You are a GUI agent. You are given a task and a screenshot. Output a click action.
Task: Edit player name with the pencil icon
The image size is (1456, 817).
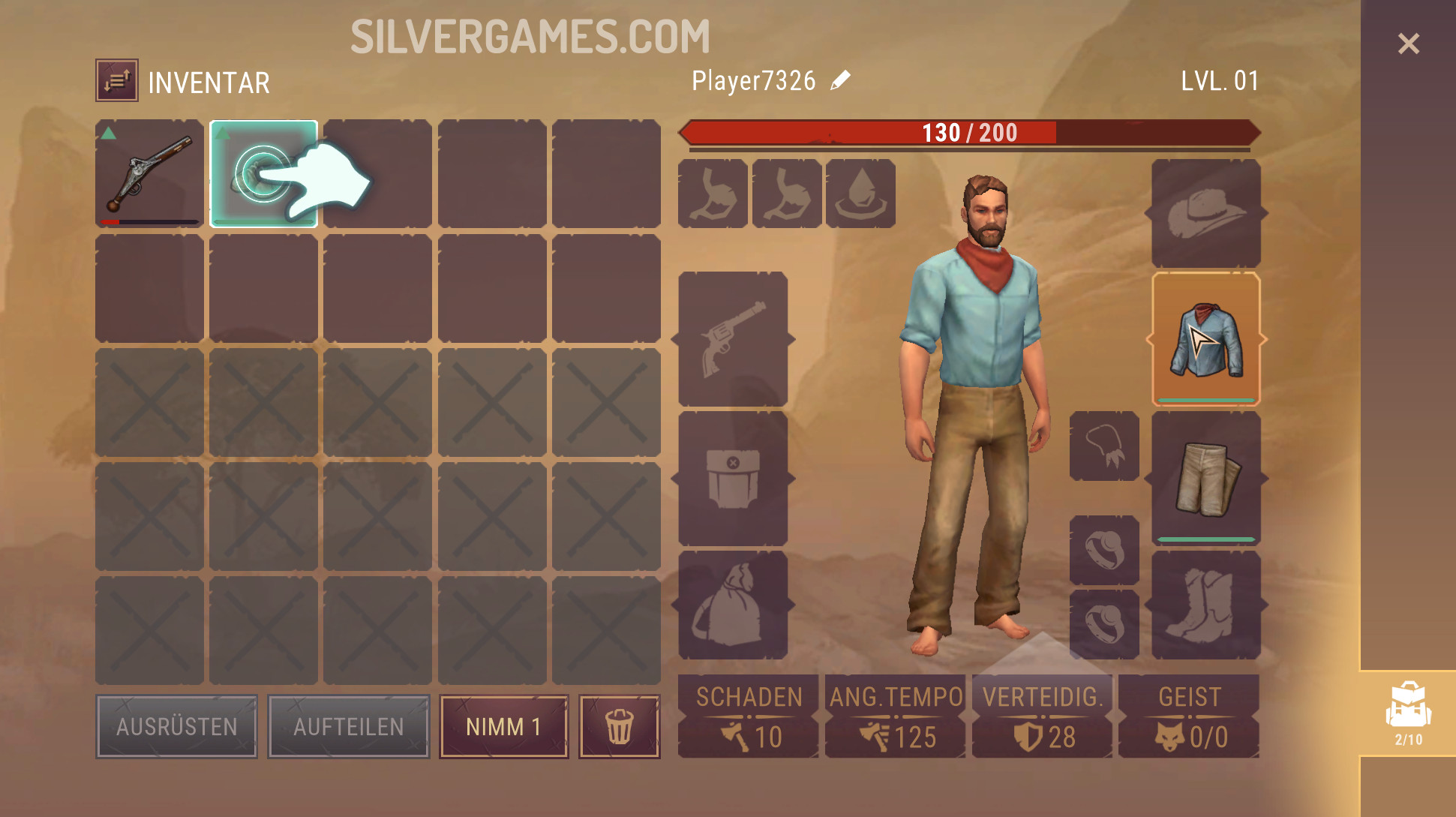click(841, 80)
